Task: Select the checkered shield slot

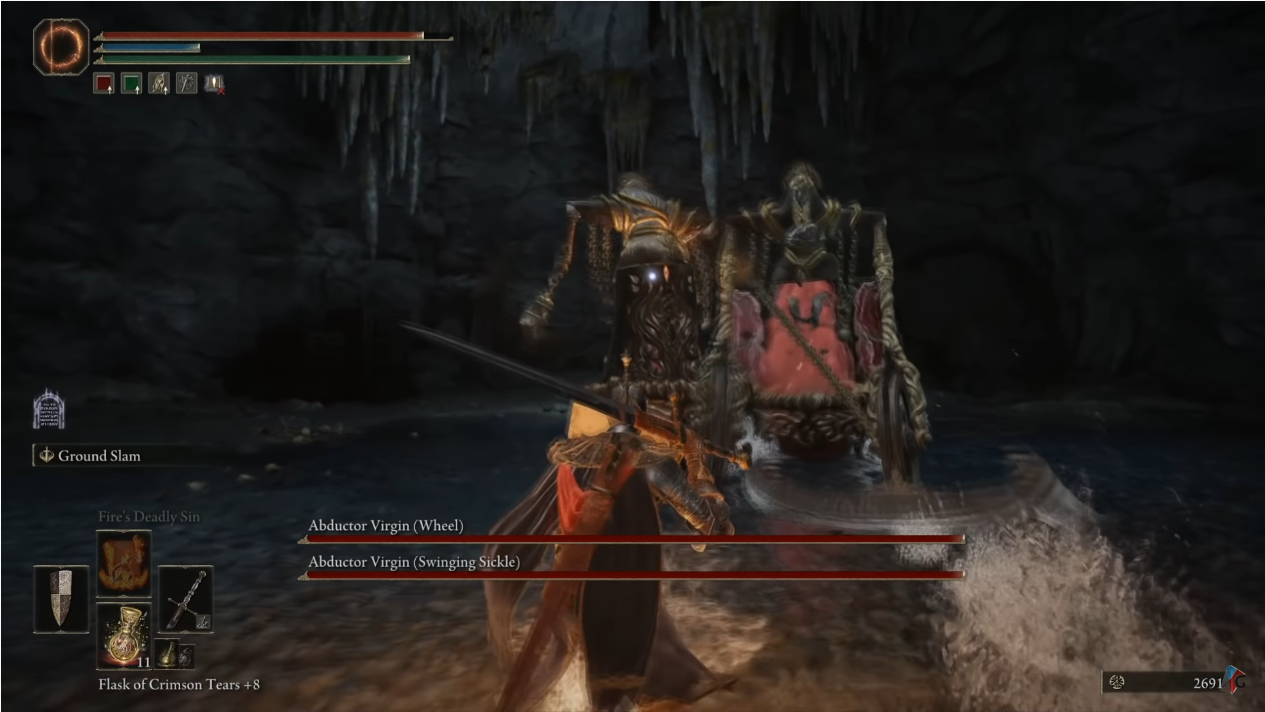Action: tap(61, 598)
